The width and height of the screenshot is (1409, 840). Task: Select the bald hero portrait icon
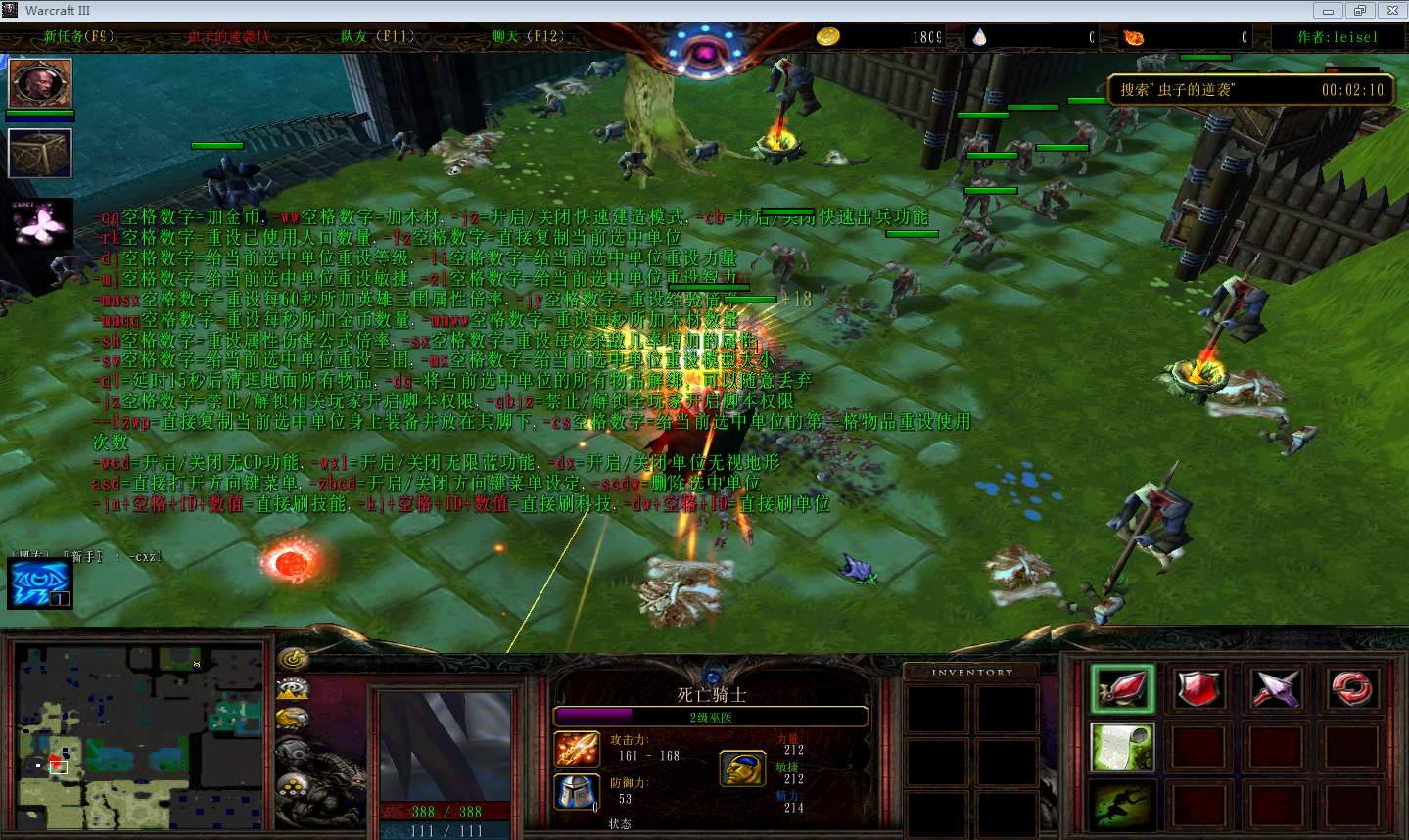[x=40, y=84]
